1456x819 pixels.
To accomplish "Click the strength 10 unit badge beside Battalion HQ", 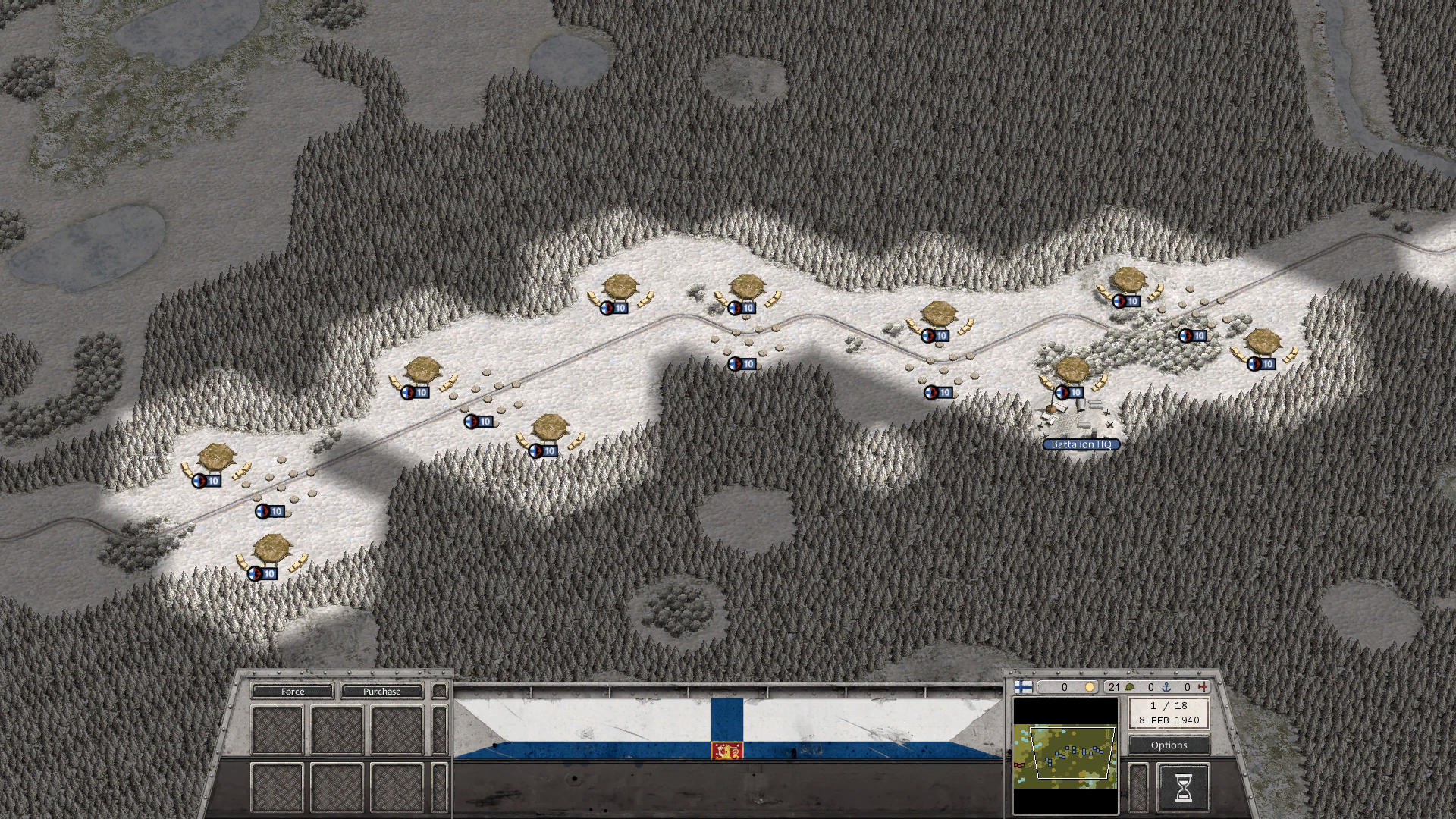I will (x=1071, y=392).
